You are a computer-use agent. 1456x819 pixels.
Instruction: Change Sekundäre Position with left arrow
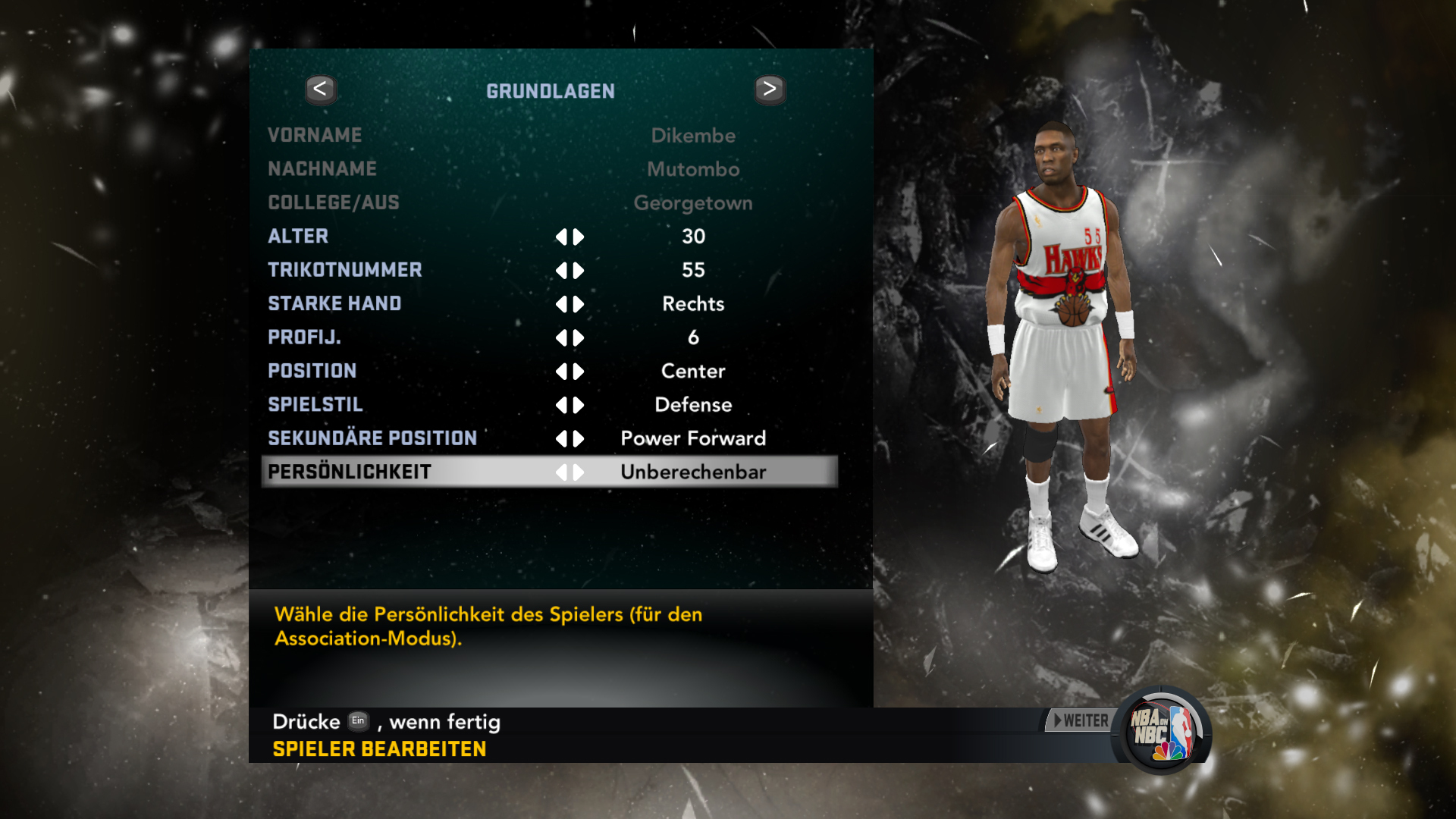point(561,439)
